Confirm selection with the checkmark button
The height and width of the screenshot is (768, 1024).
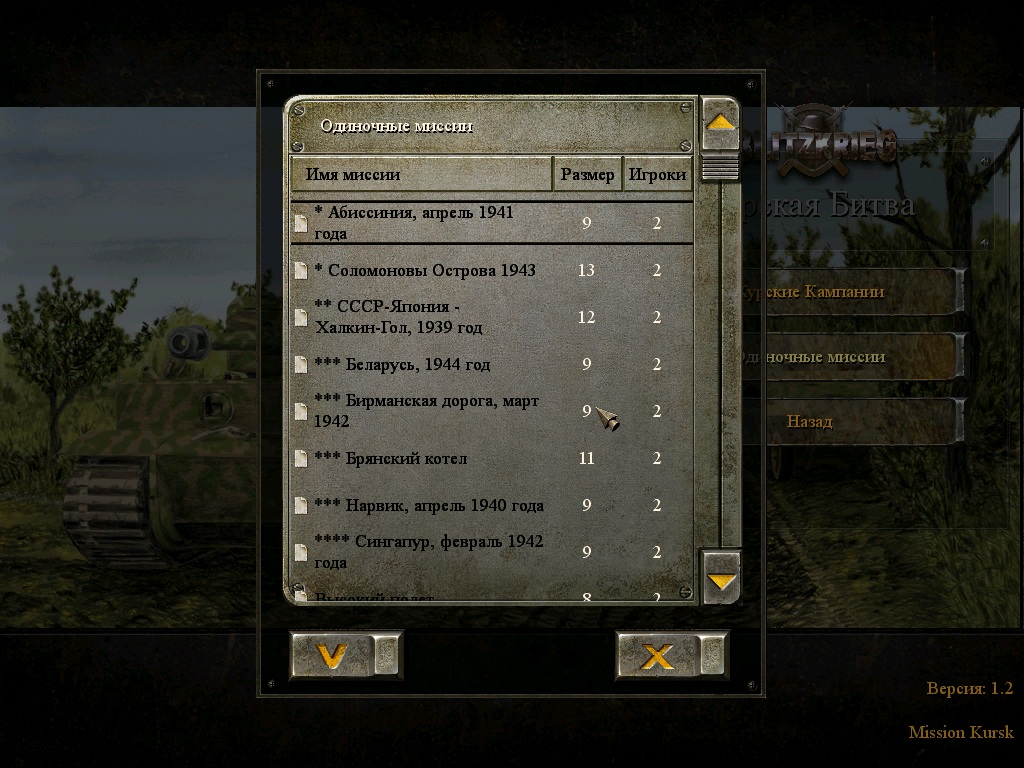[x=332, y=656]
